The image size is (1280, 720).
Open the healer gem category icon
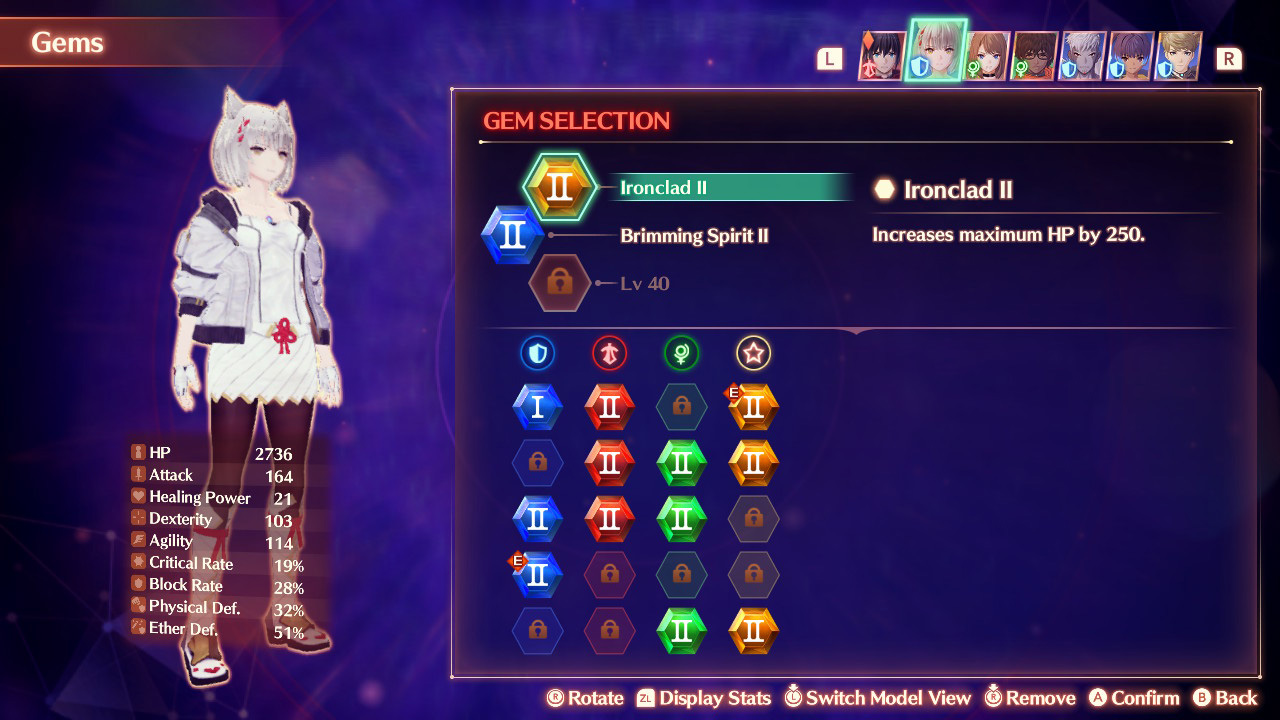point(682,353)
